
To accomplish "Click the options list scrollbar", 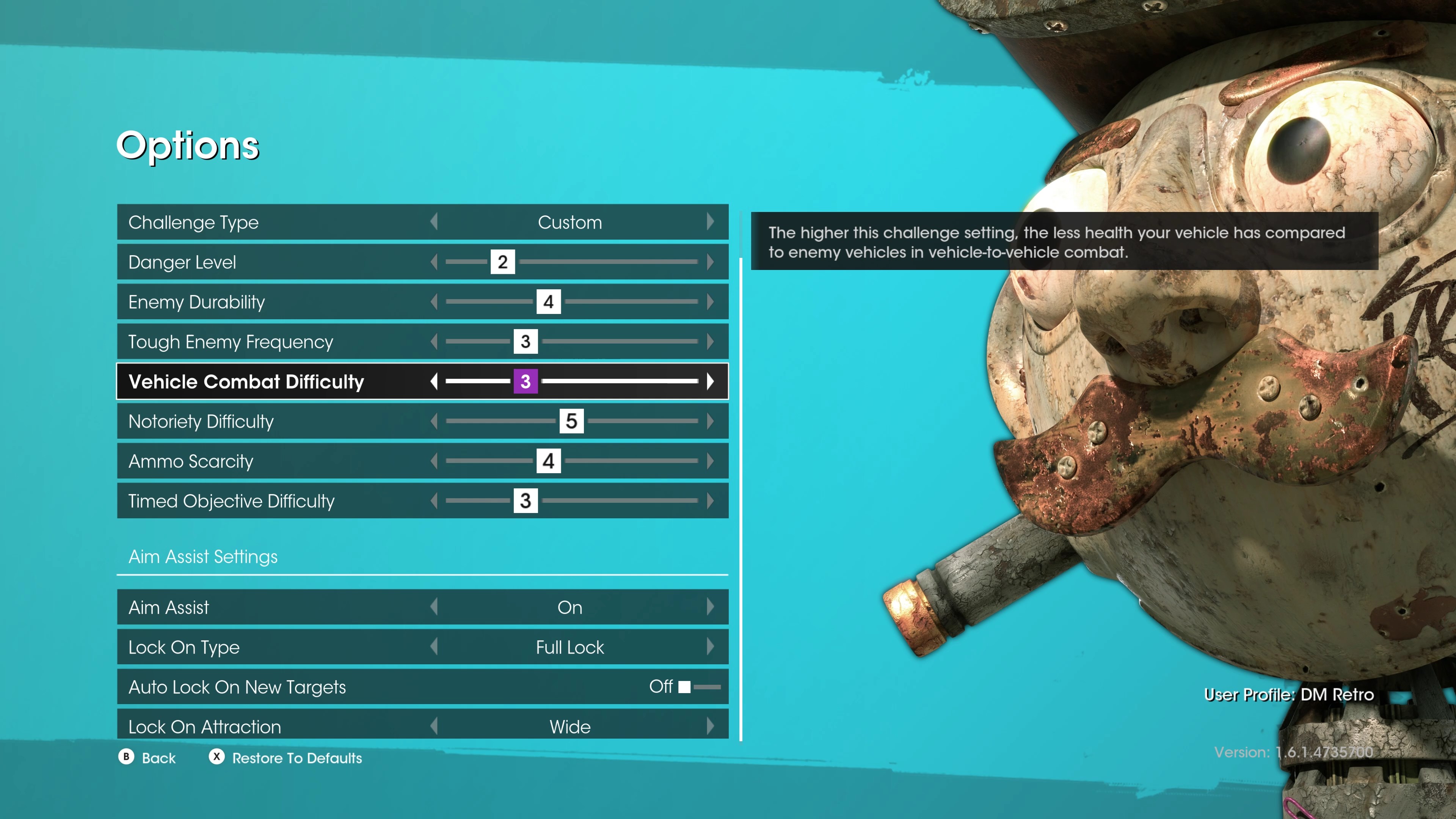I will point(741,497).
